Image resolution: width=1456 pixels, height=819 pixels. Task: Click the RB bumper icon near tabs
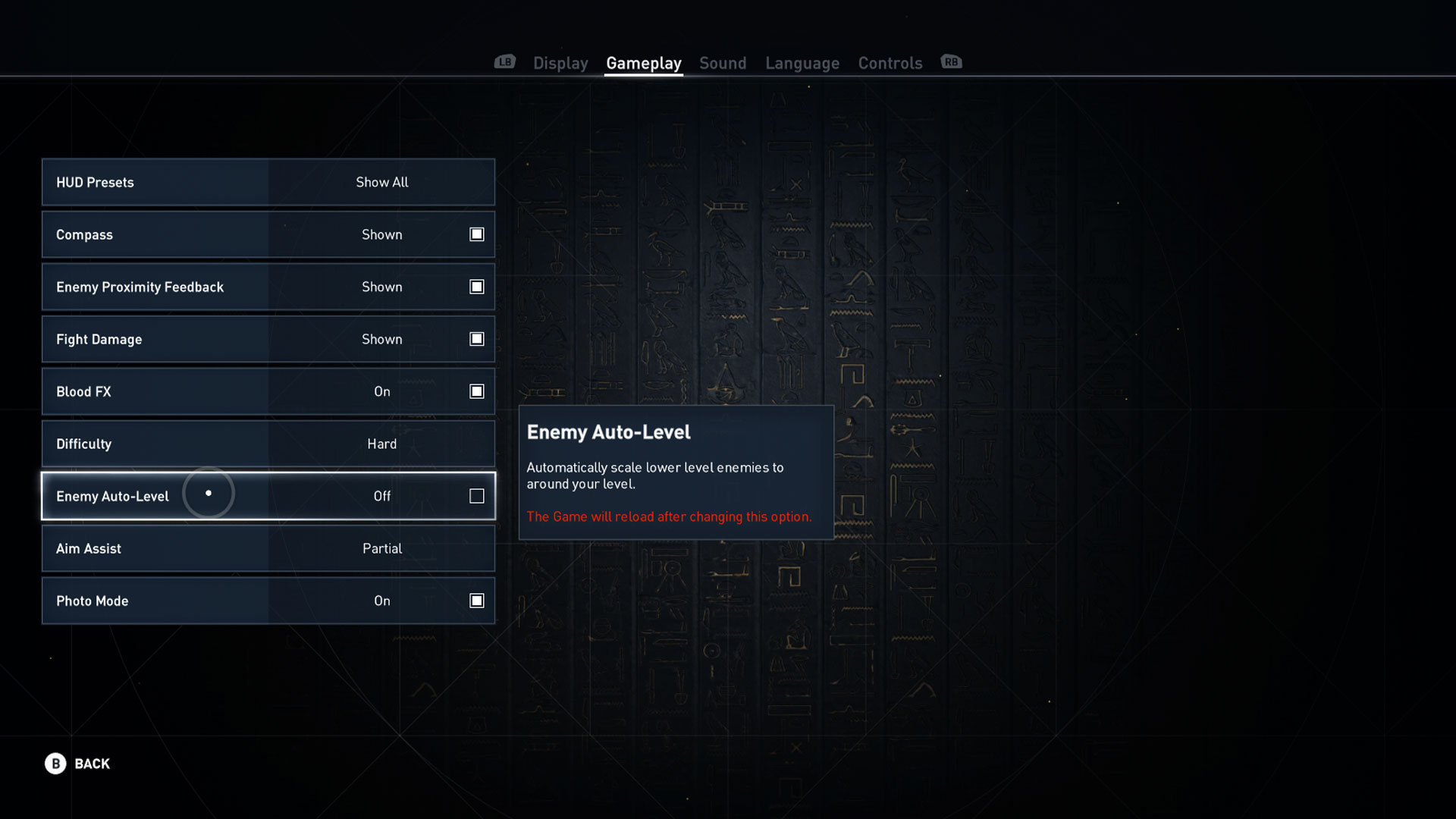[951, 62]
